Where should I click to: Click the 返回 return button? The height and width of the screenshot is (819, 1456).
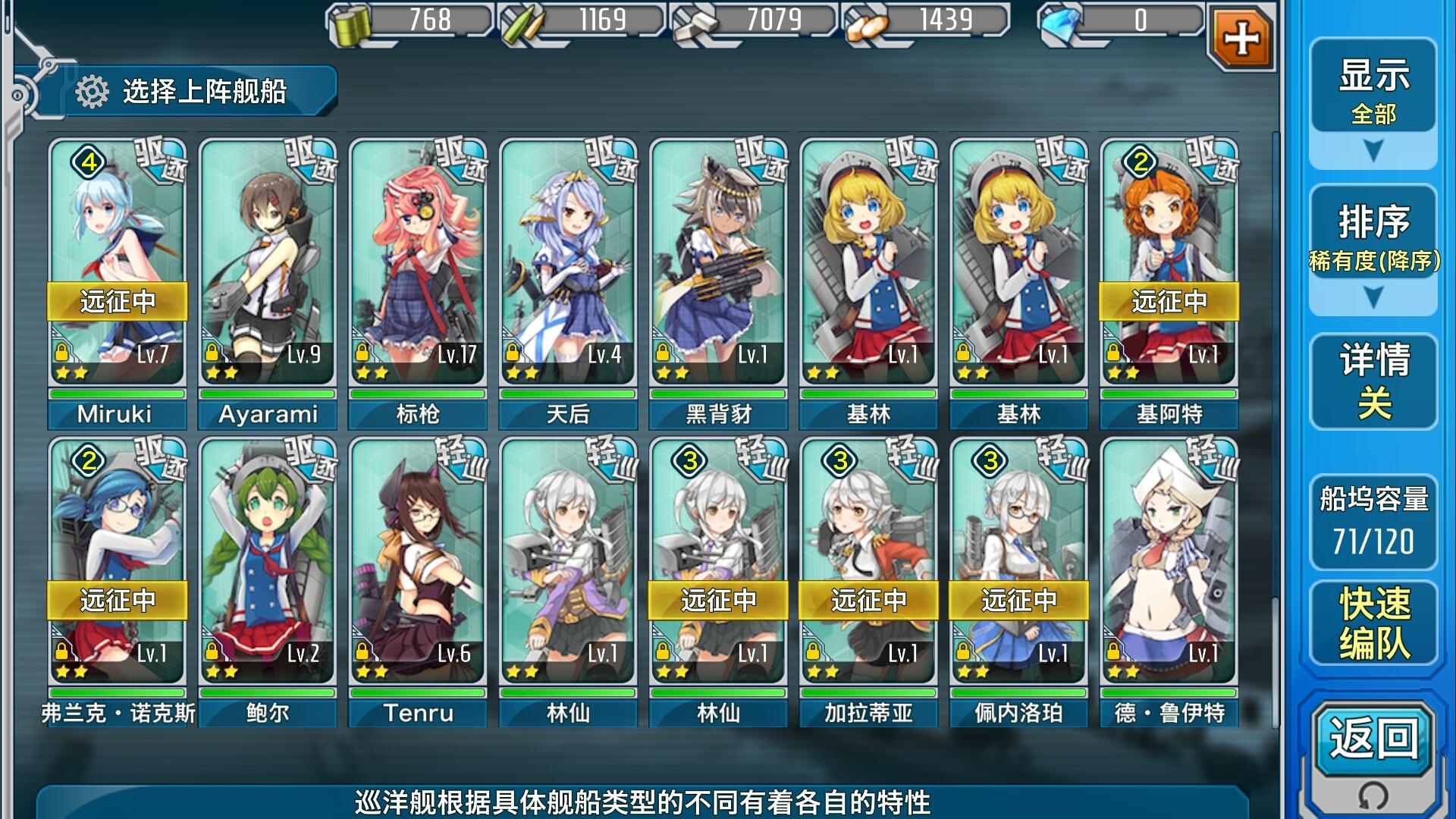[1373, 739]
